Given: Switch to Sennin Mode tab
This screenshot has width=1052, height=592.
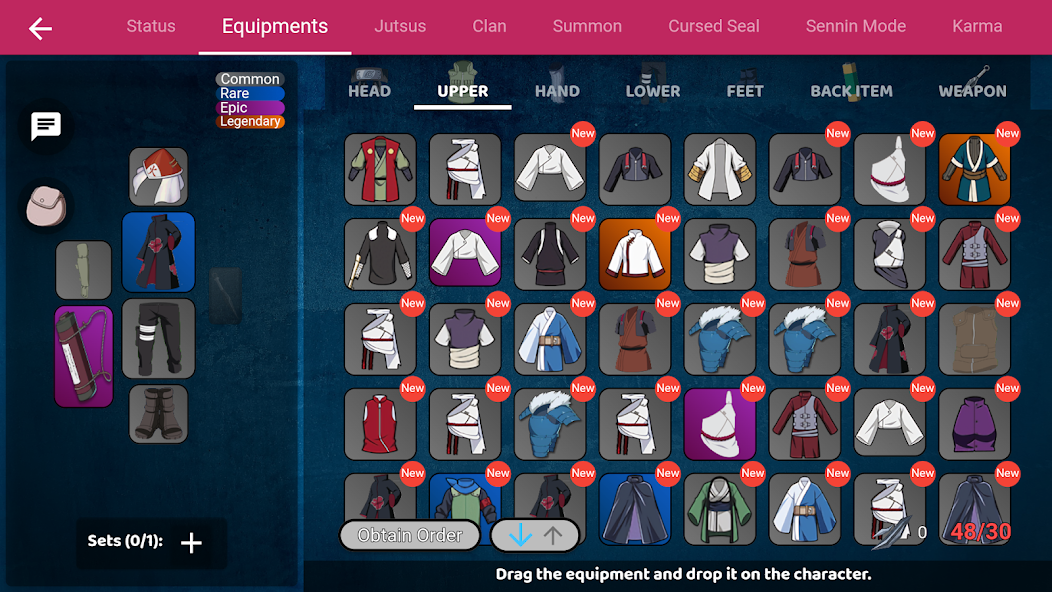Looking at the screenshot, I should click(x=856, y=27).
